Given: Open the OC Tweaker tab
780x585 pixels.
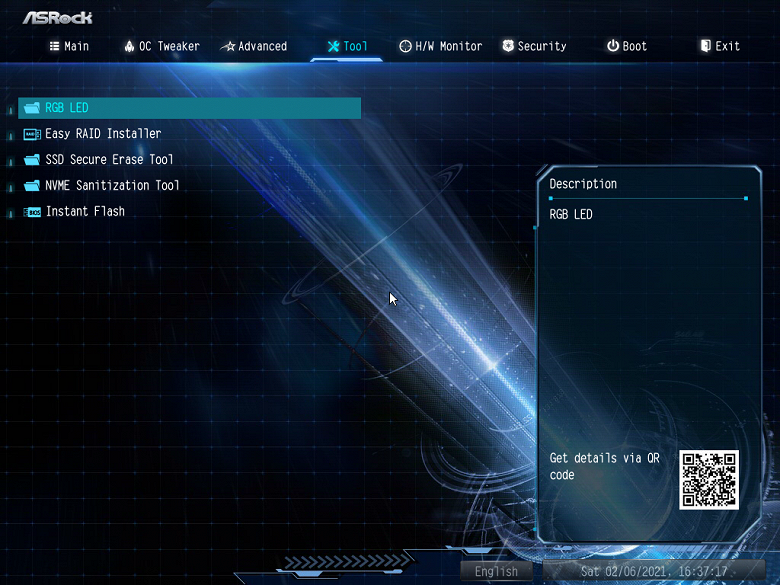Looking at the screenshot, I should tap(162, 46).
